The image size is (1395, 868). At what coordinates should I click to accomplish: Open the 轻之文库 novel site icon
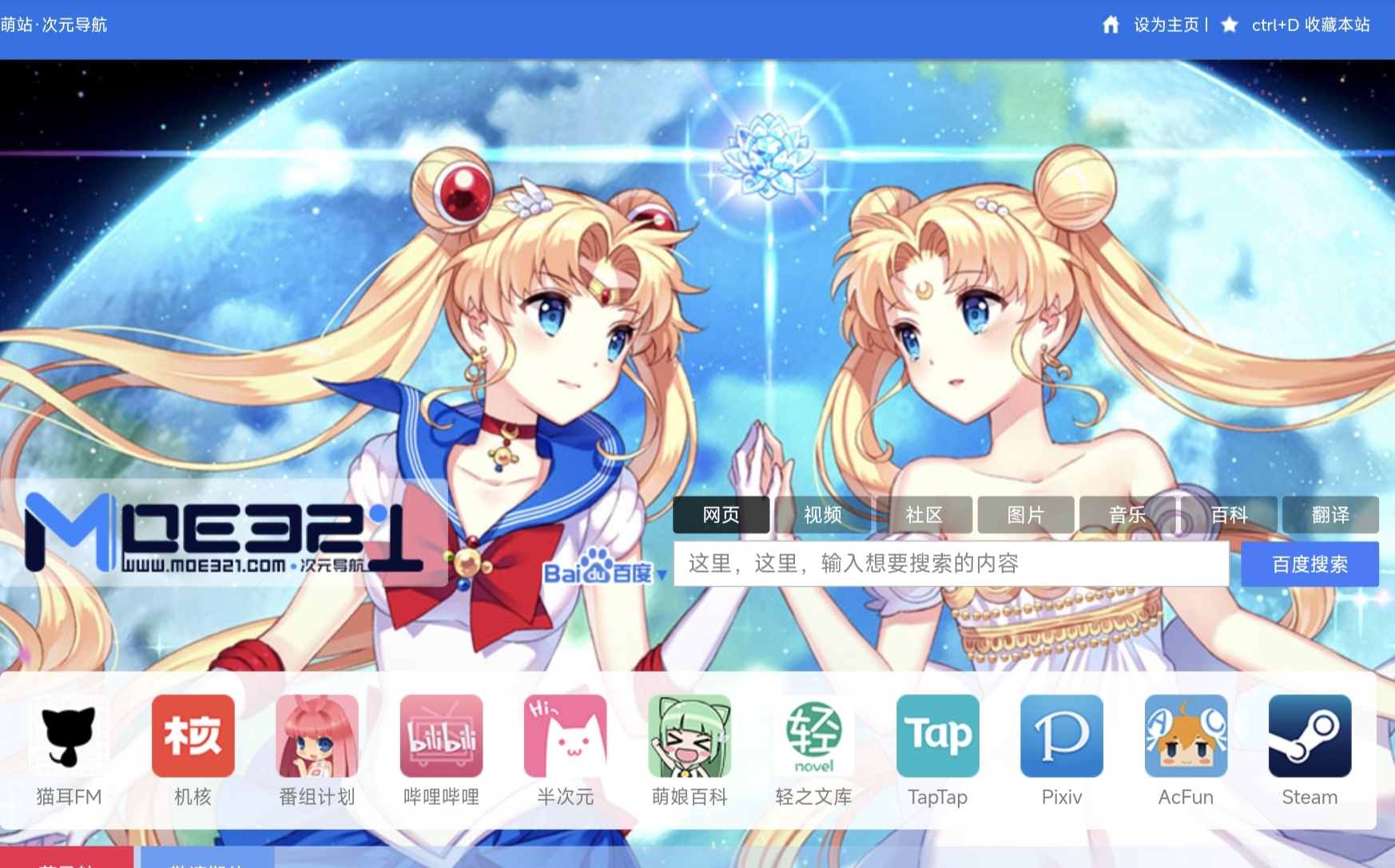coord(813,736)
